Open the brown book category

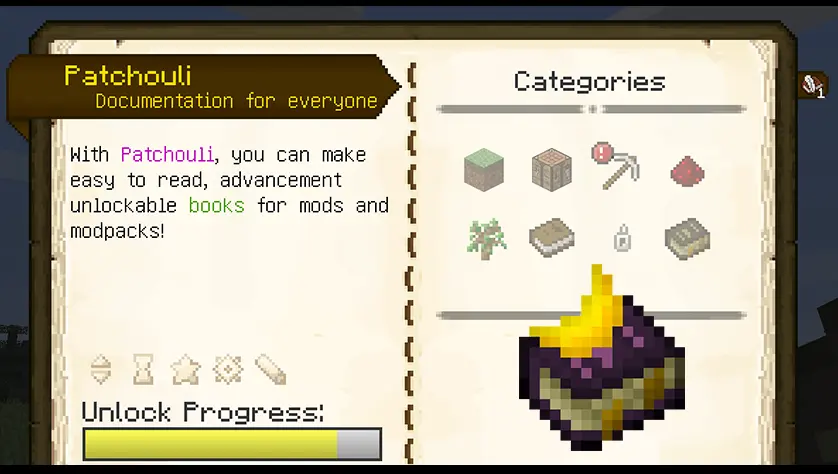(x=551, y=238)
